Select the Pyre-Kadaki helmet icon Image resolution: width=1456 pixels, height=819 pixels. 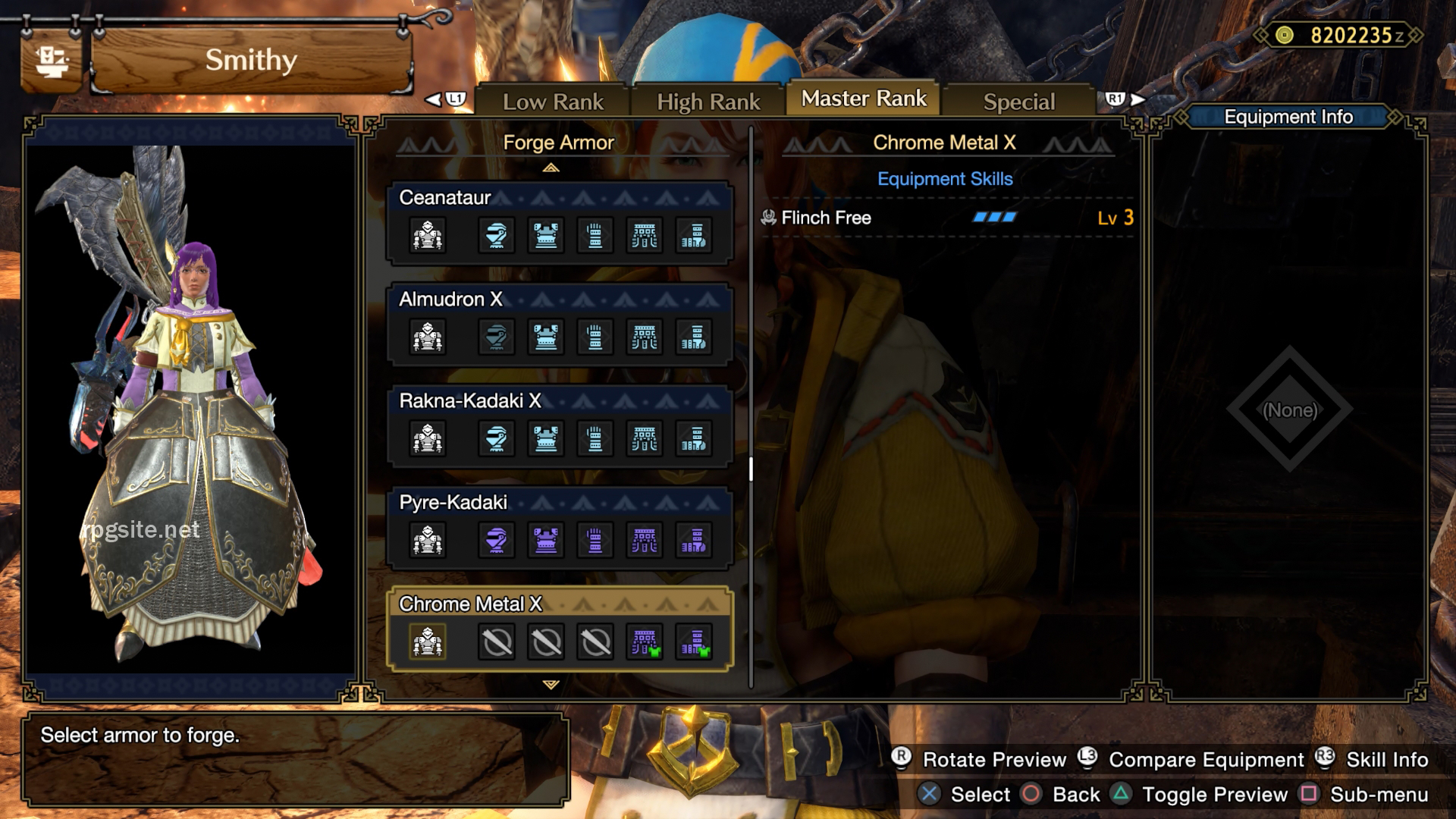(497, 540)
